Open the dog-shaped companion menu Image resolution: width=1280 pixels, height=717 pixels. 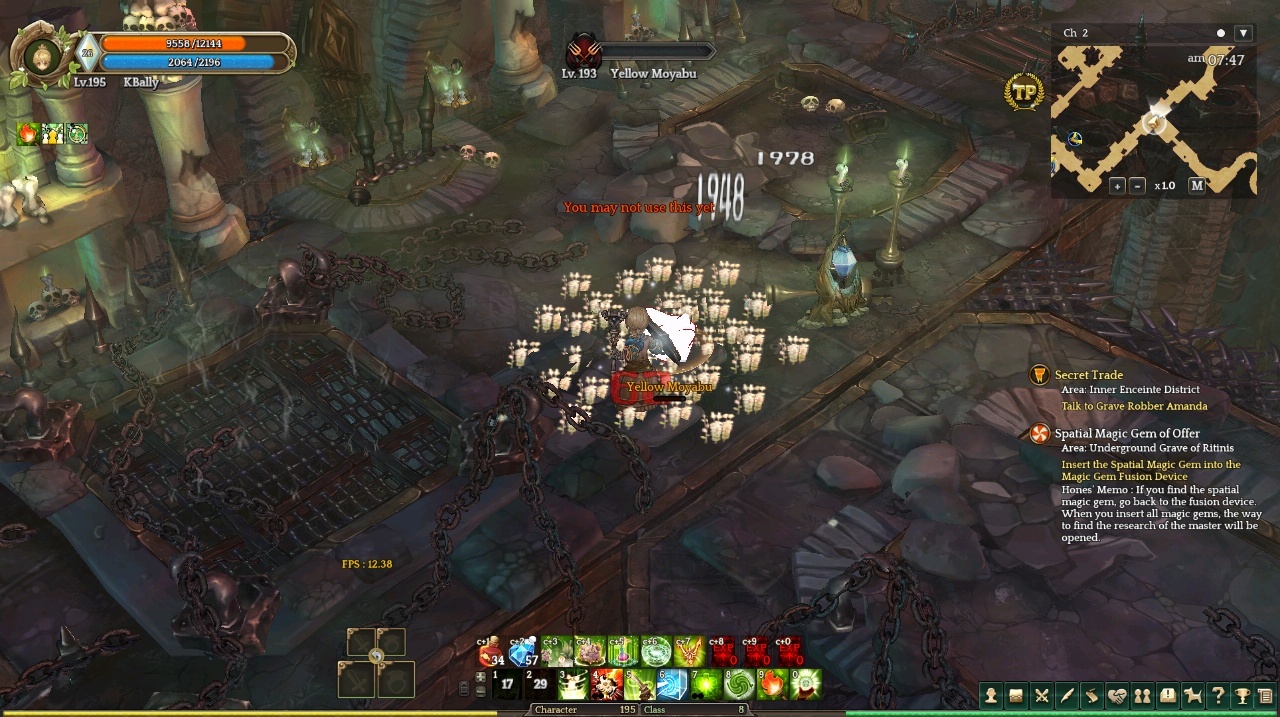pos(1192,696)
